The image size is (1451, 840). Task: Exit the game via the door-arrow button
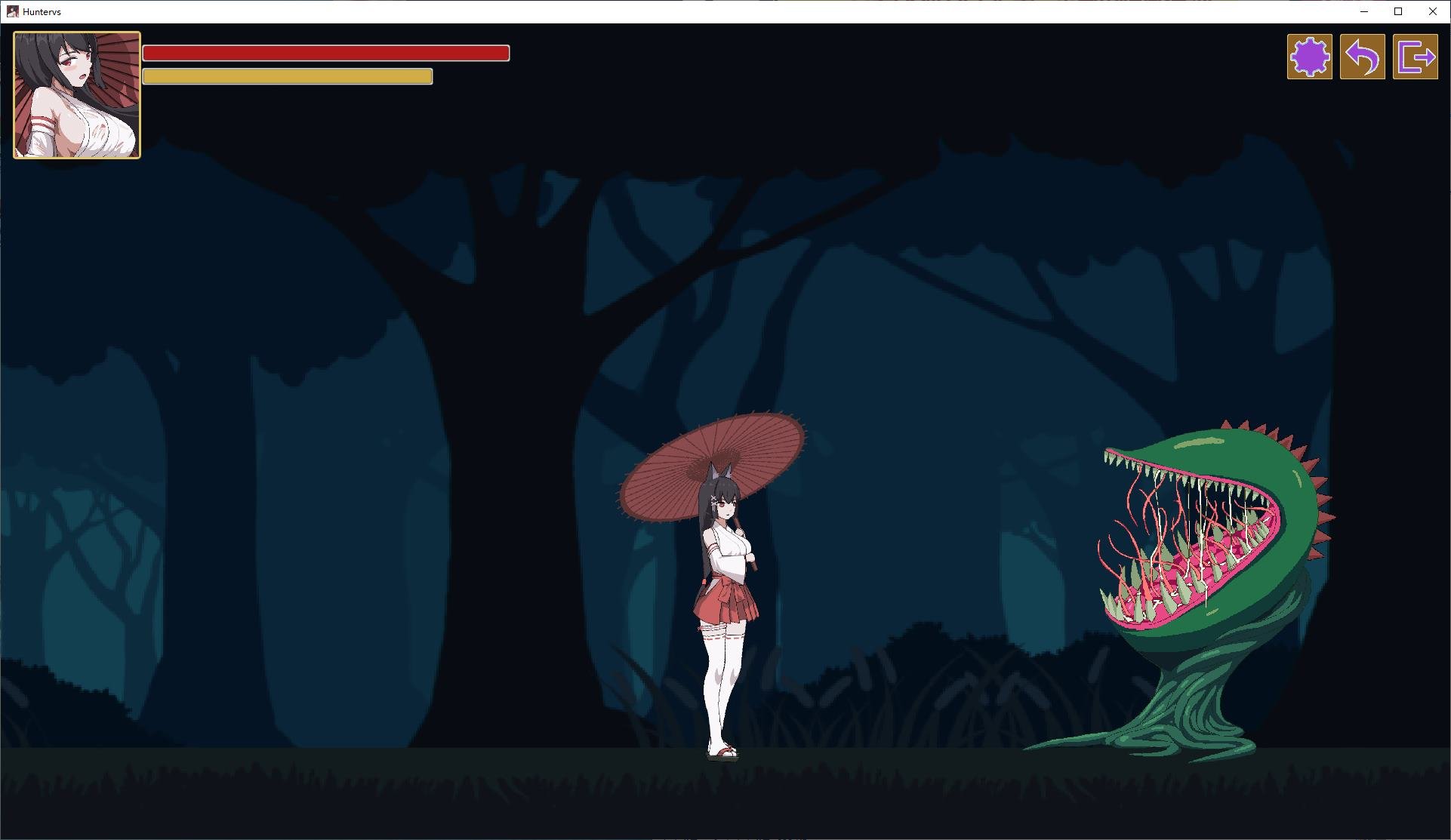click(x=1415, y=57)
